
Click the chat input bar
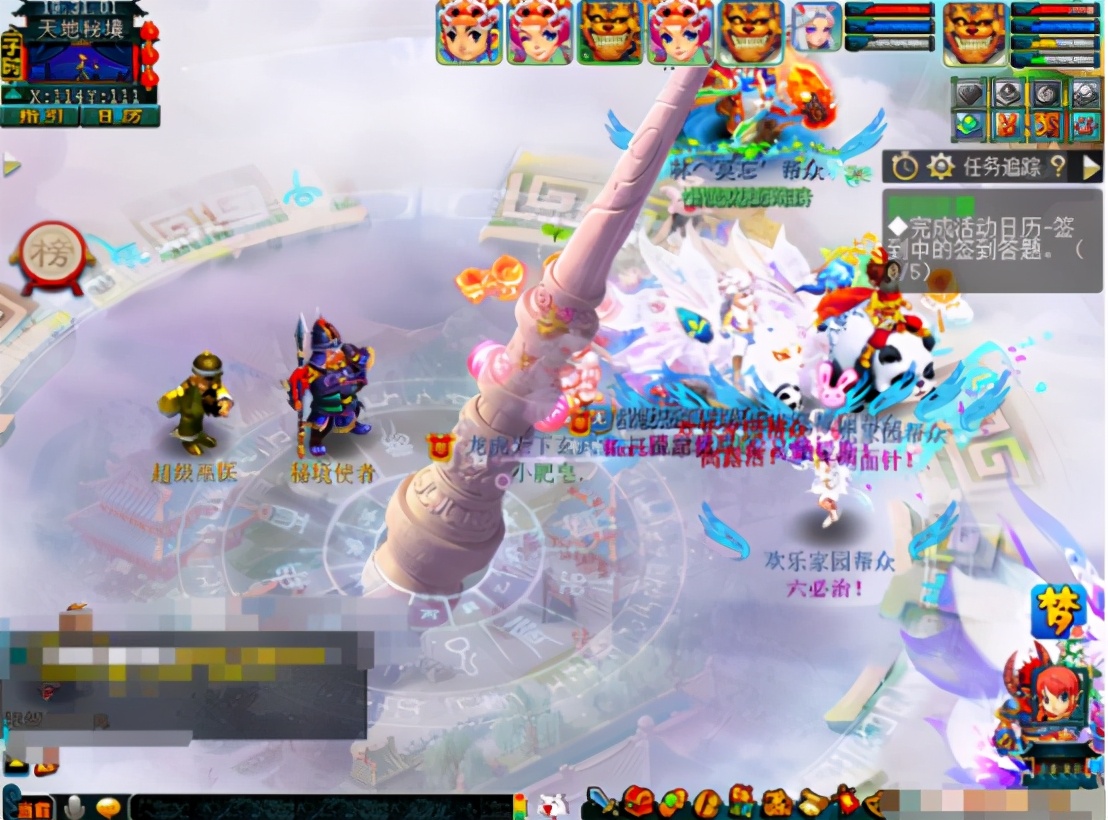click(x=320, y=806)
